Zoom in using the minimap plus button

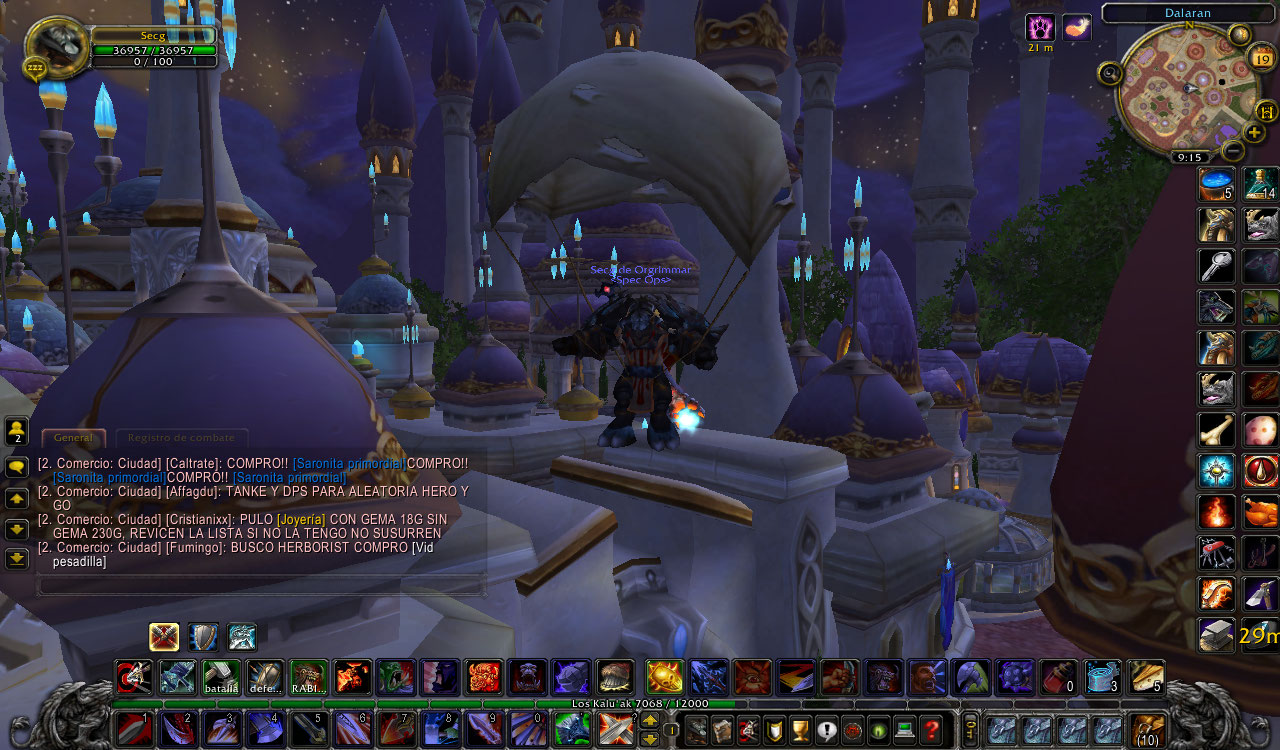pyautogui.click(x=1254, y=131)
